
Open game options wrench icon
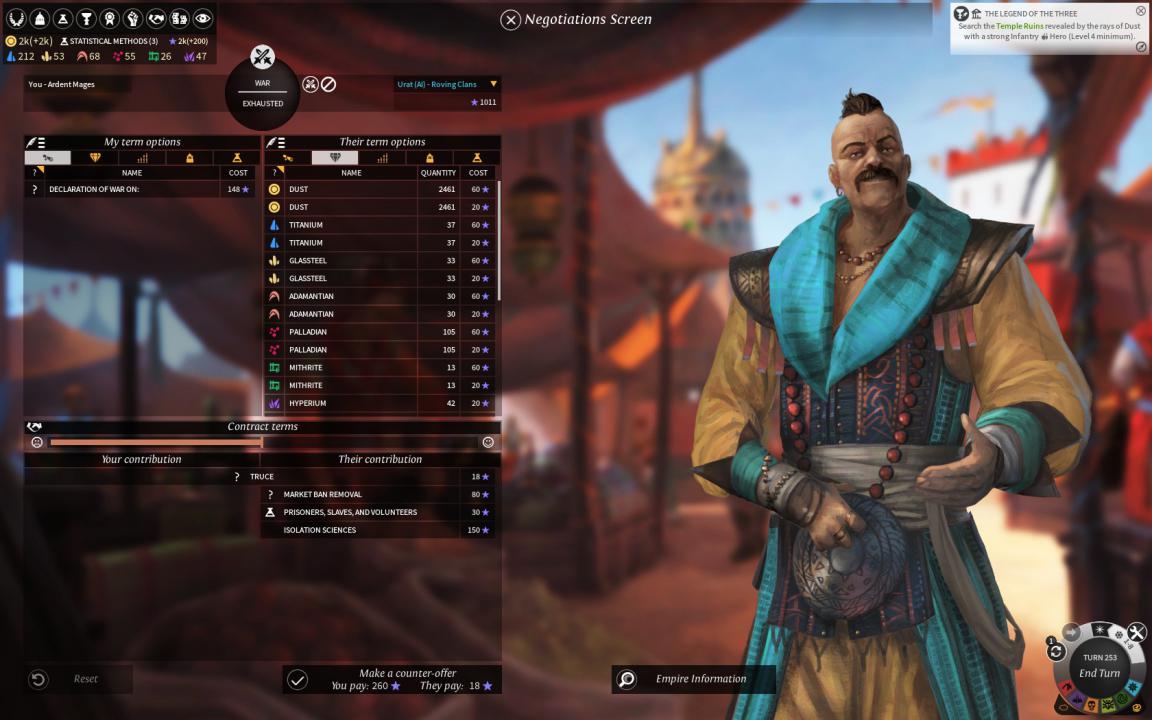1137,632
